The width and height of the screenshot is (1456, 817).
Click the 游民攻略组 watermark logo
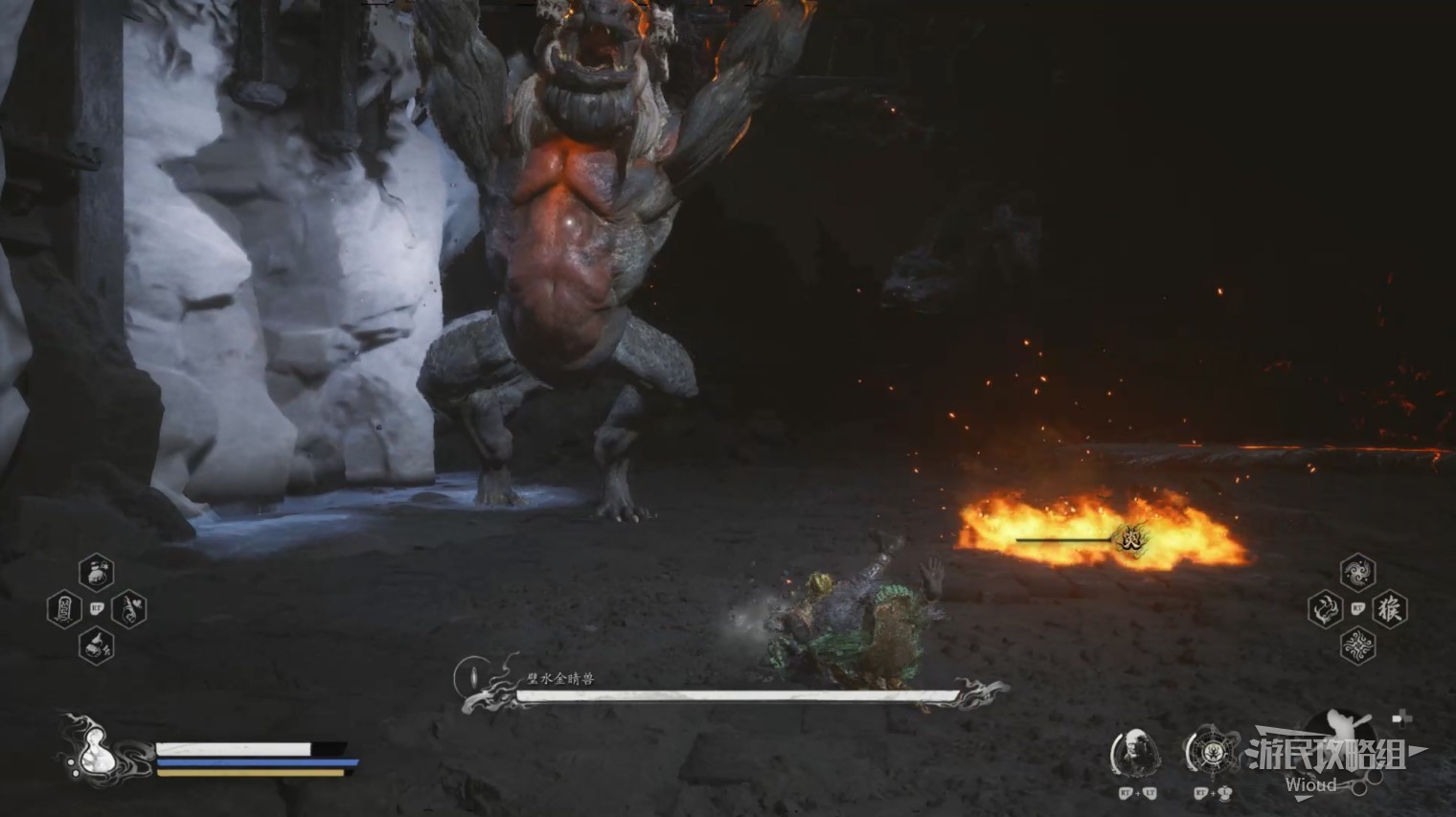point(1328,757)
